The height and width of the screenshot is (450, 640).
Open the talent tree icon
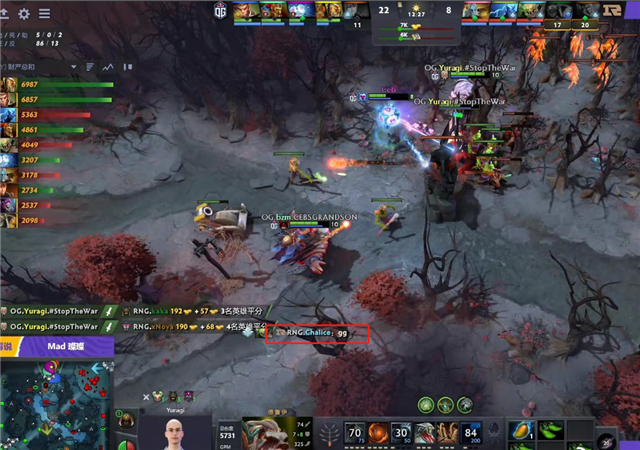[x=329, y=432]
